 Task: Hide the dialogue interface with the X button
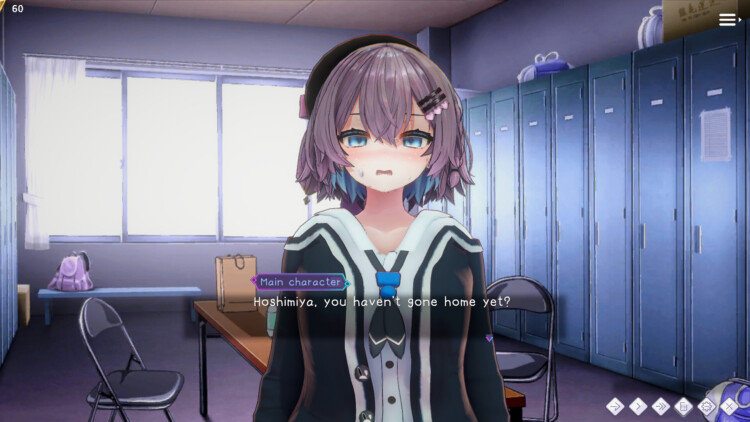(x=731, y=406)
